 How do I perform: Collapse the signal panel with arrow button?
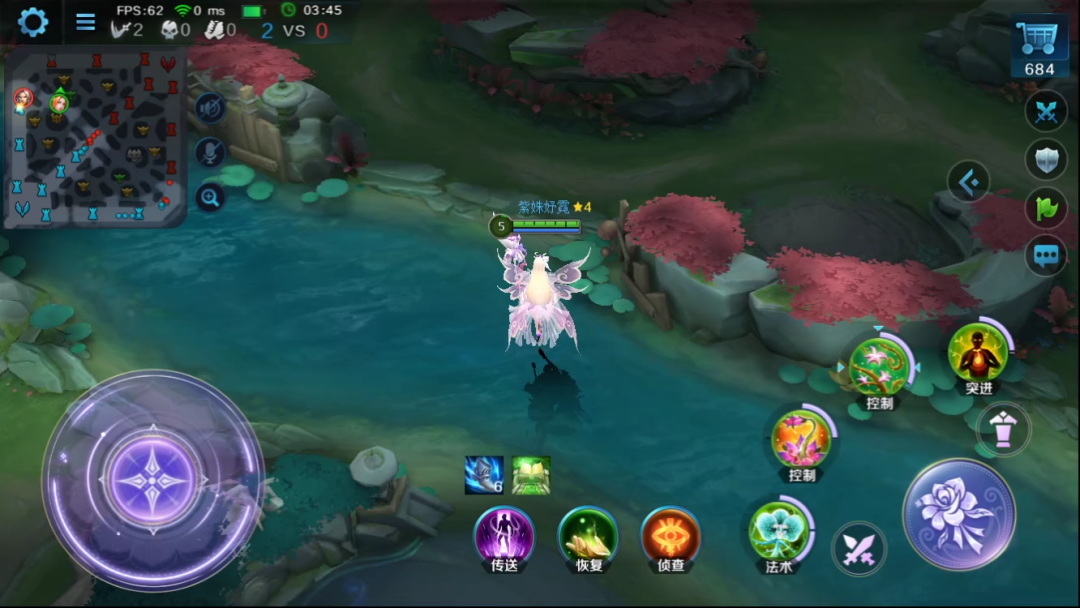(x=968, y=182)
